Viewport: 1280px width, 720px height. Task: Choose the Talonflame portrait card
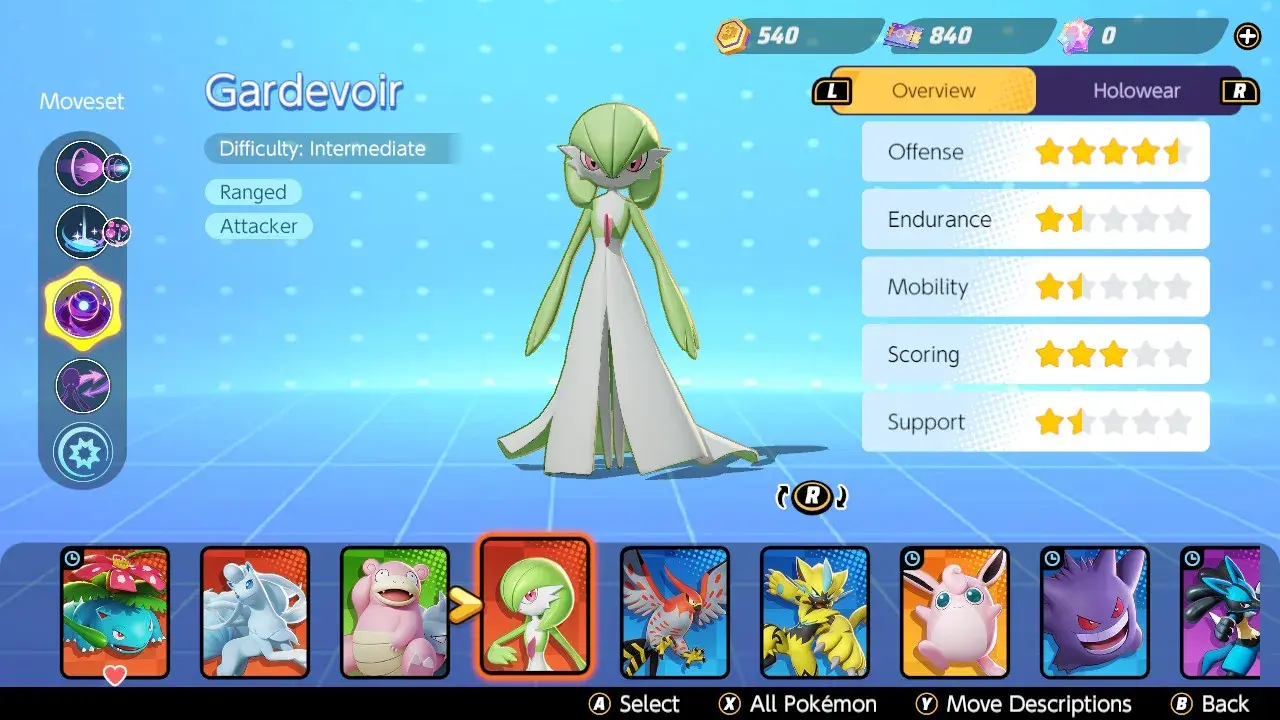pos(675,612)
